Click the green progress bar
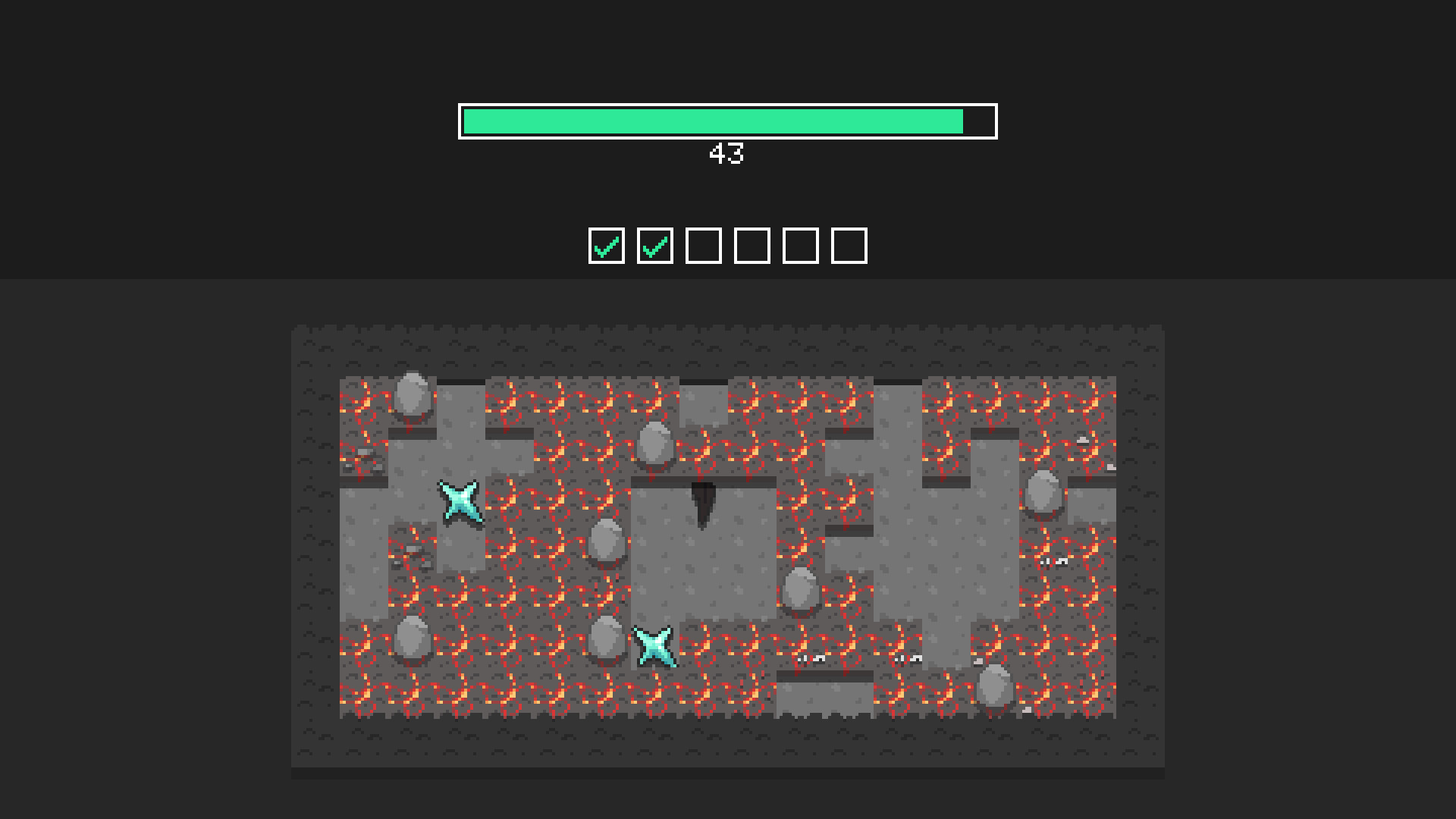Viewport: 1456px width, 819px height. coord(713,121)
